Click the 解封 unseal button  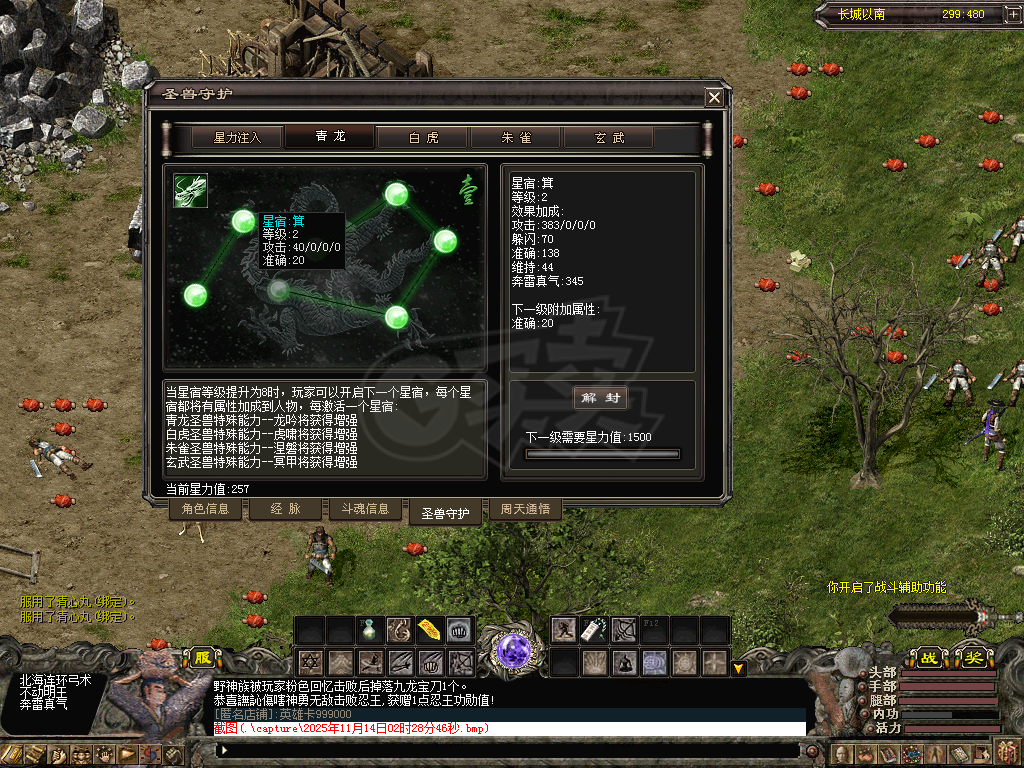600,398
